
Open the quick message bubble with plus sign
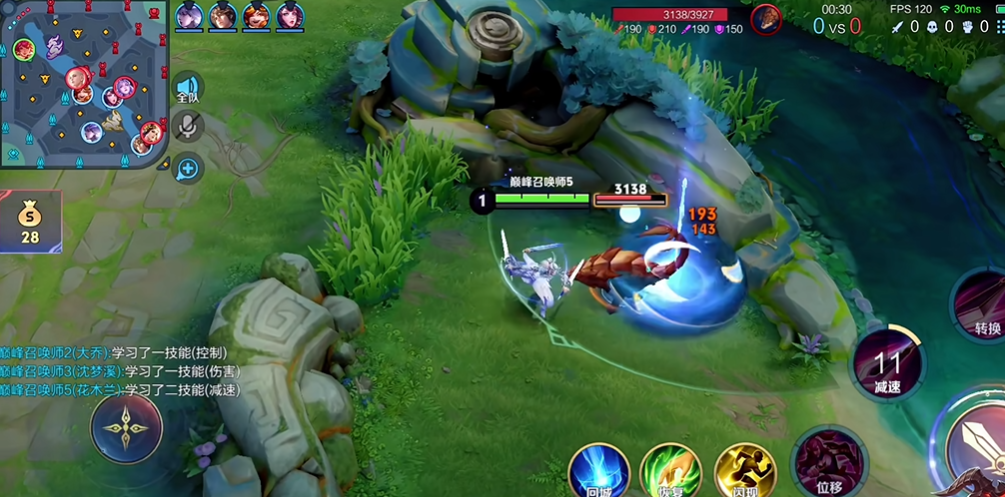click(187, 168)
